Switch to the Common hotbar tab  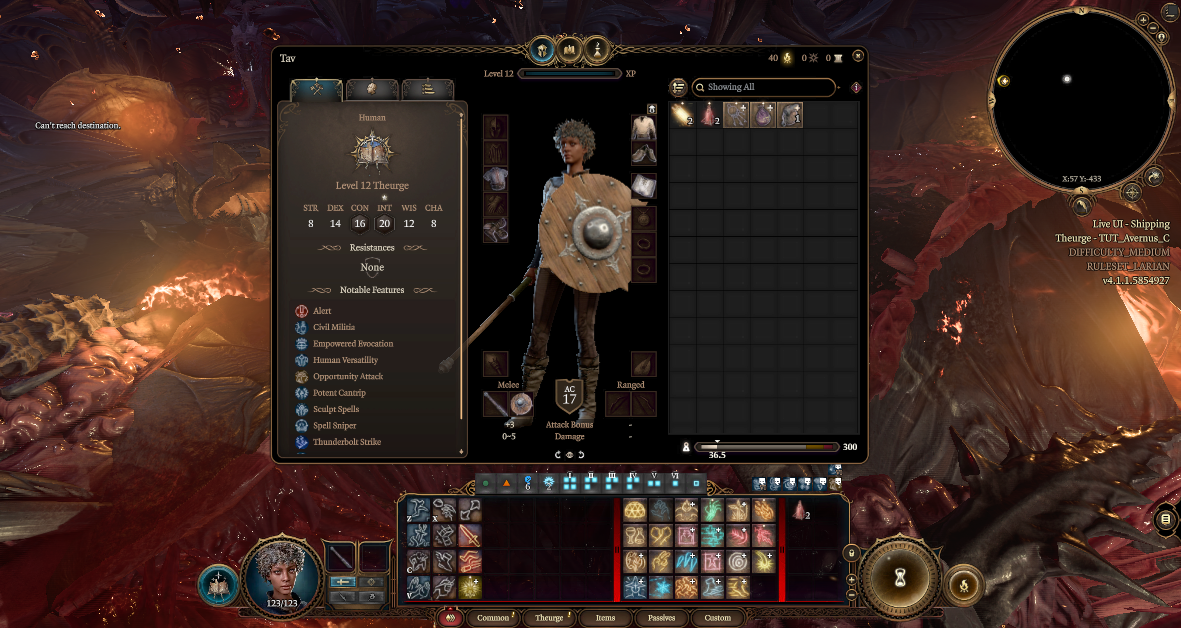493,618
